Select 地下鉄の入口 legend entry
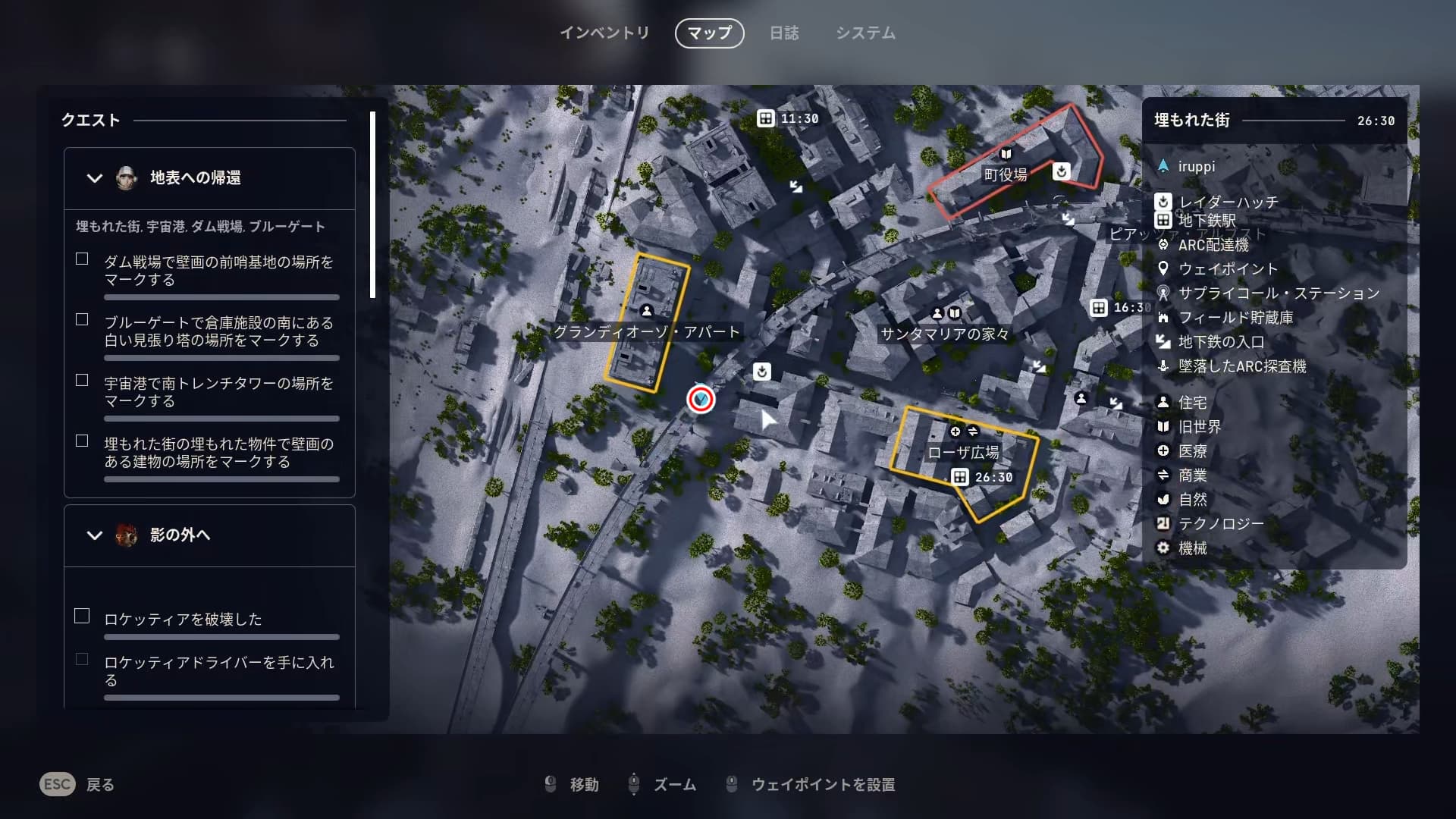 pyautogui.click(x=1220, y=342)
